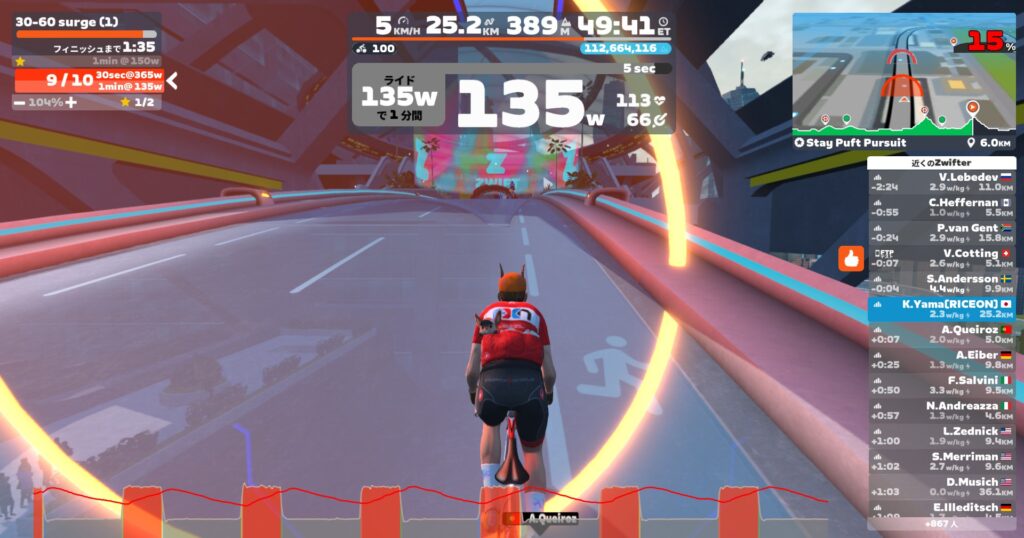
Task: Pick S.Andersson from nearby Zwifters
Action: [x=941, y=284]
